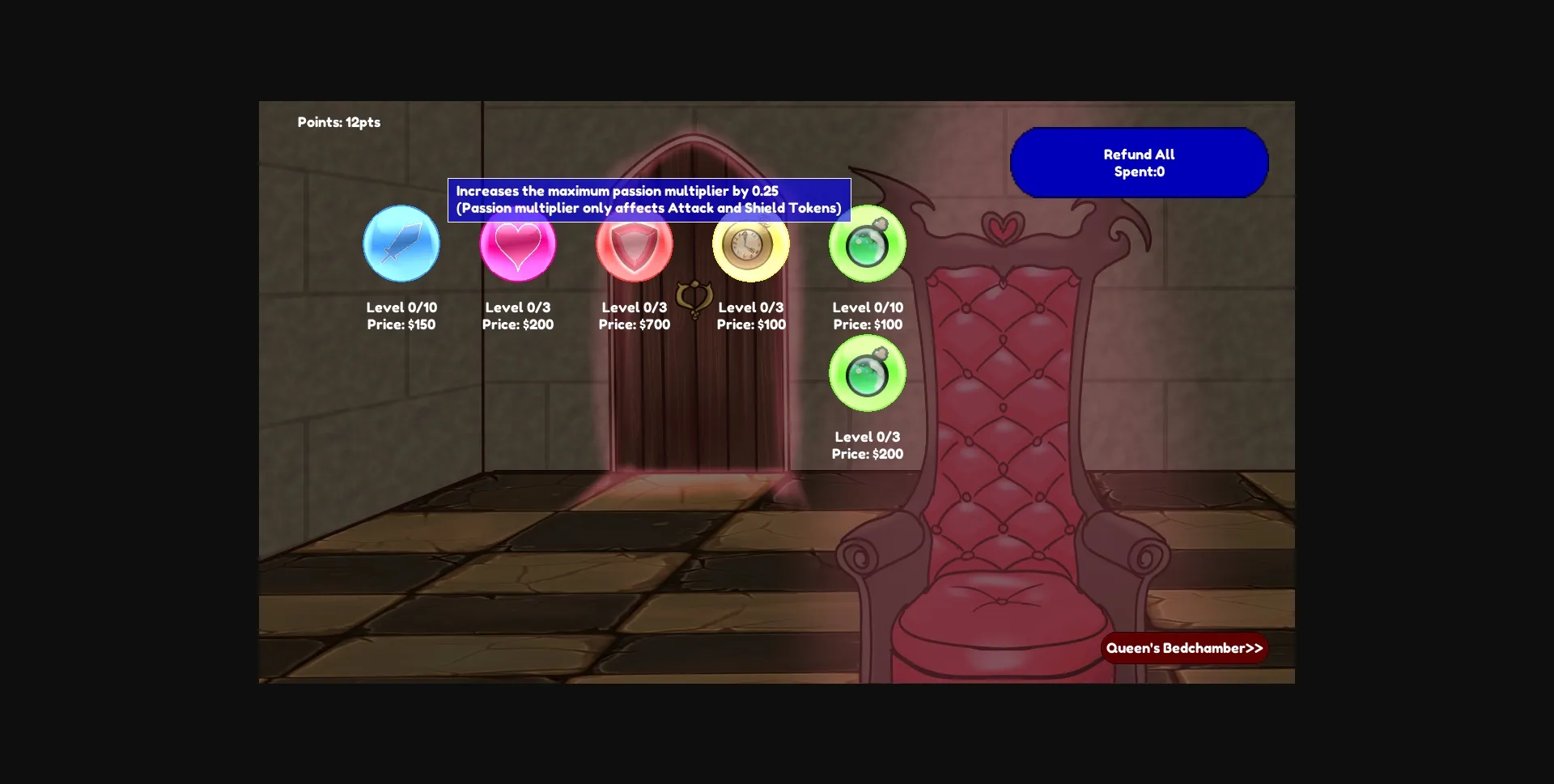Select the blue feather upgrade orb

point(401,244)
